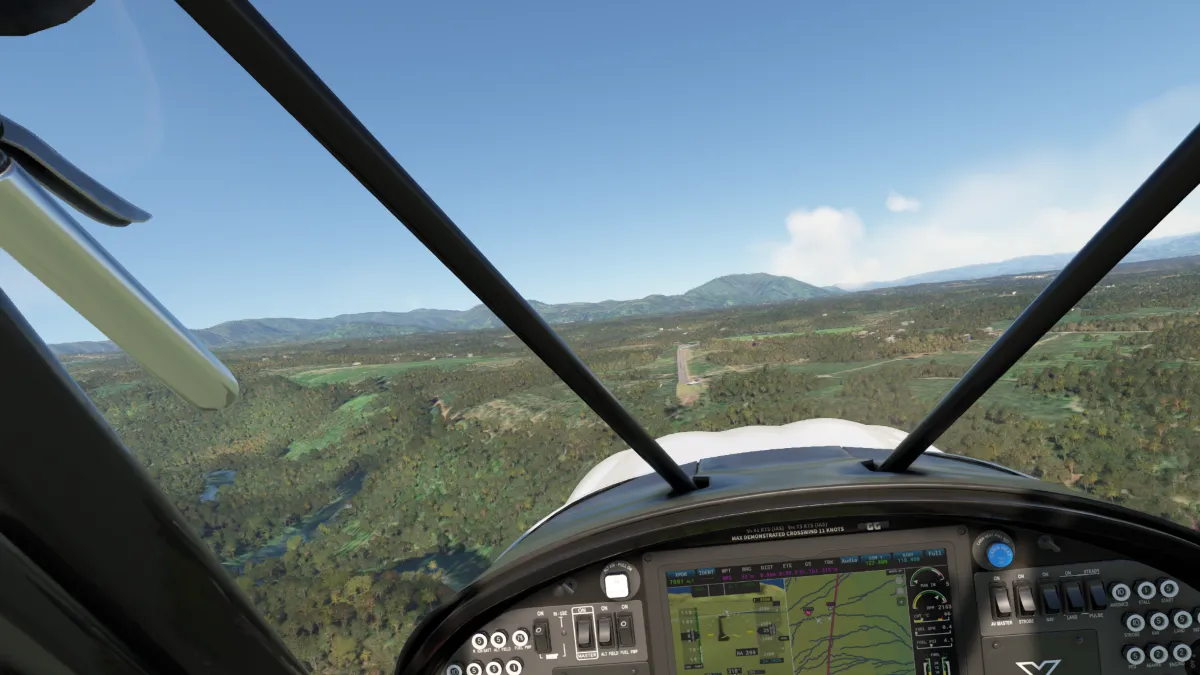Flip the ALT FIELD rocker switch
Screen dimensions: 1200x675
pos(605,630)
